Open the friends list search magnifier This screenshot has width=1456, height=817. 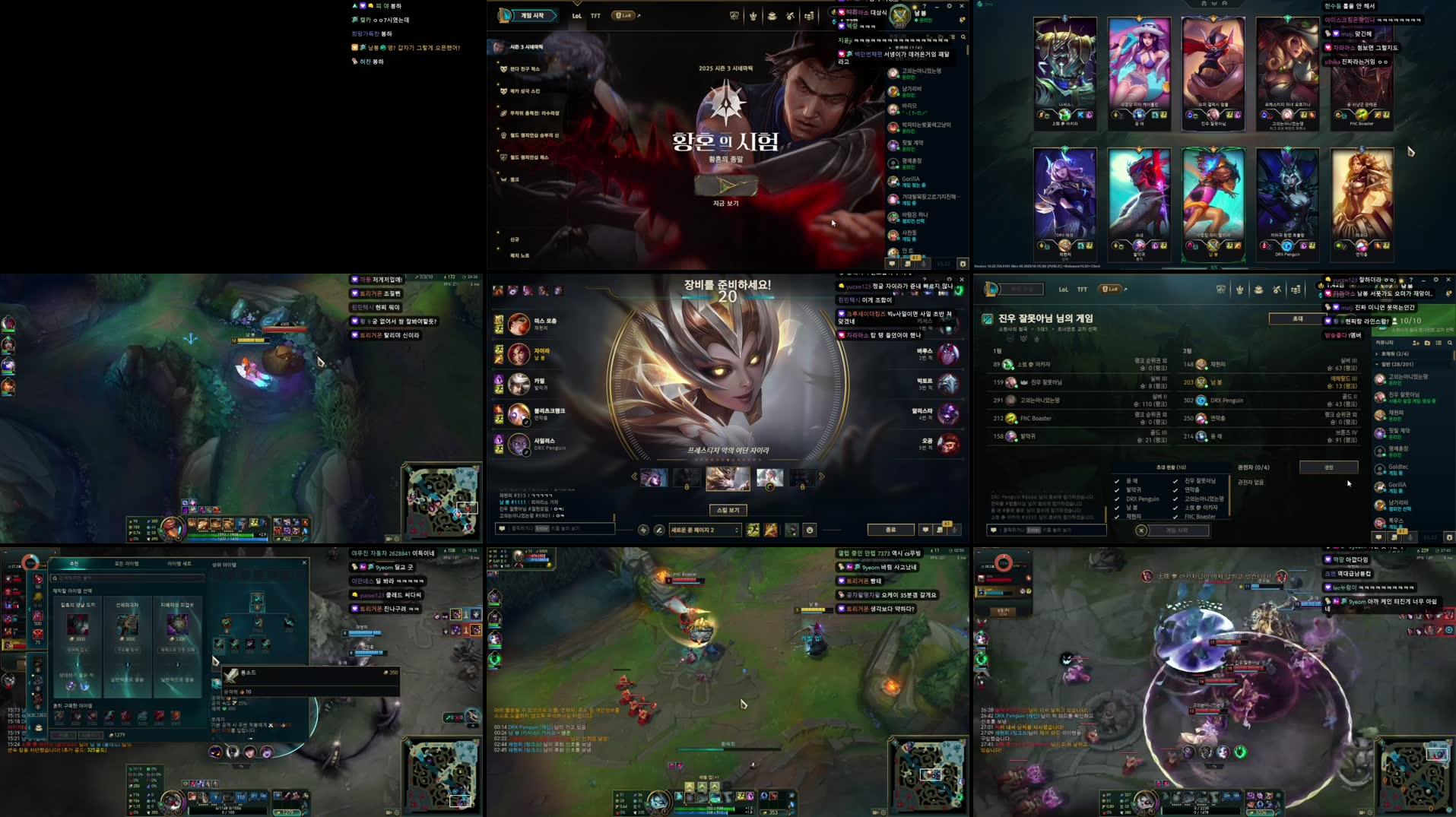(1449, 343)
